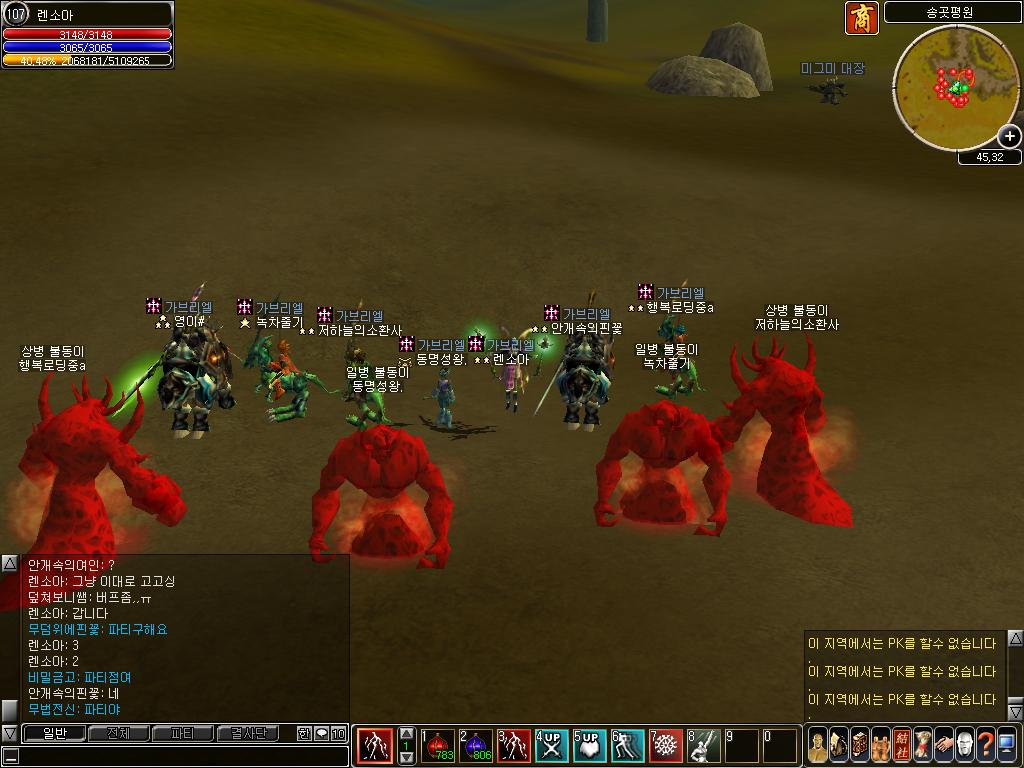Image resolution: width=1024 pixels, height=768 pixels.
Task: Activate the crossed swords UP buff in slot 4
Action: [551, 746]
